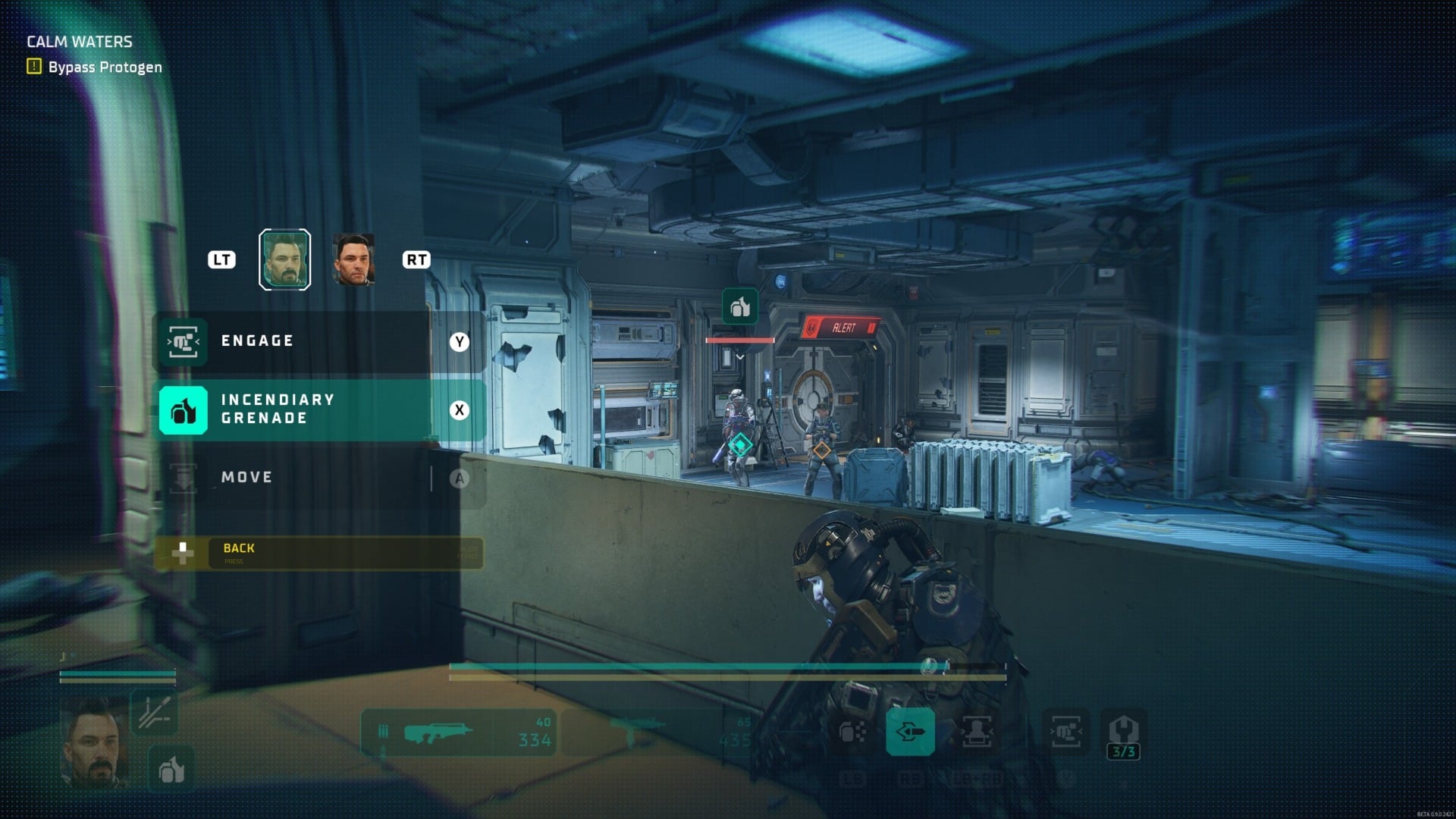The height and width of the screenshot is (819, 1456).
Task: Click the player portrait in bottom-left HUD
Action: pyautogui.click(x=95, y=742)
